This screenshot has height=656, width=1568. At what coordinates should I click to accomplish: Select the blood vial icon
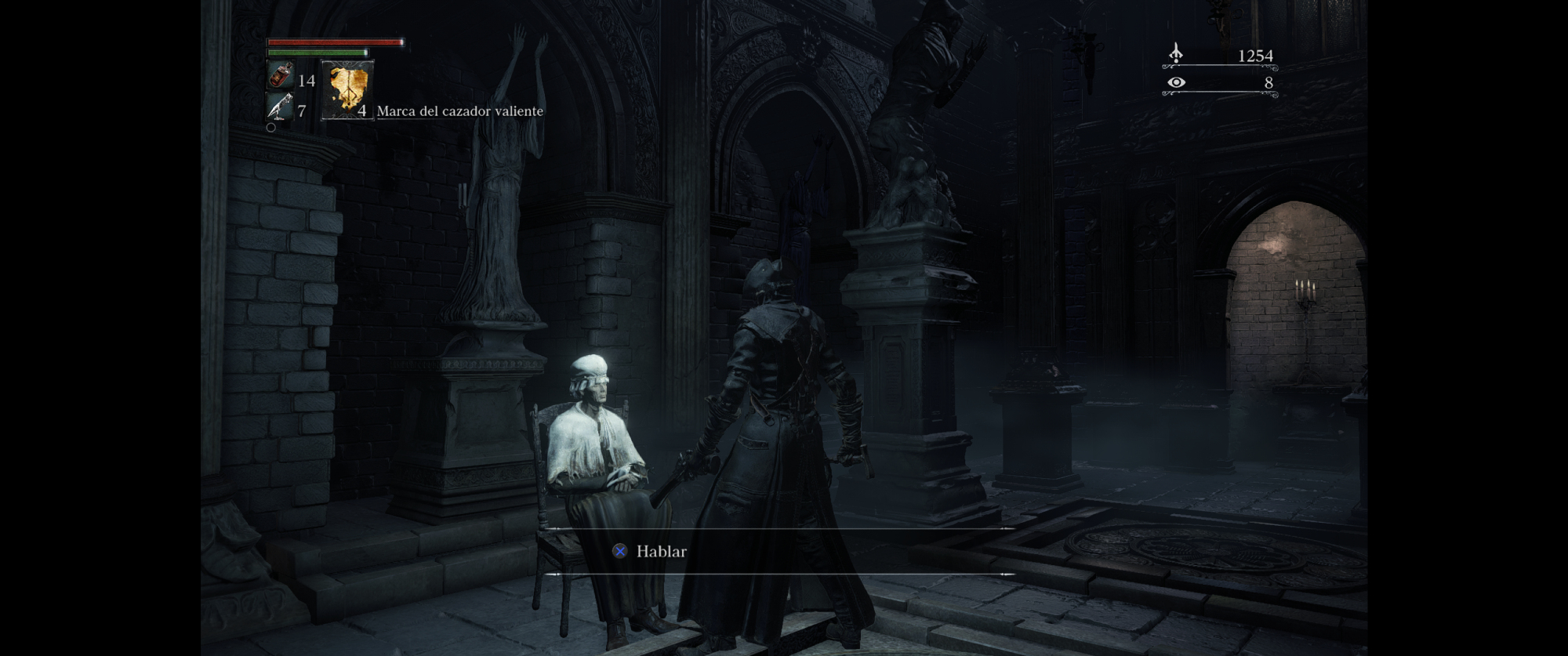coord(281,76)
